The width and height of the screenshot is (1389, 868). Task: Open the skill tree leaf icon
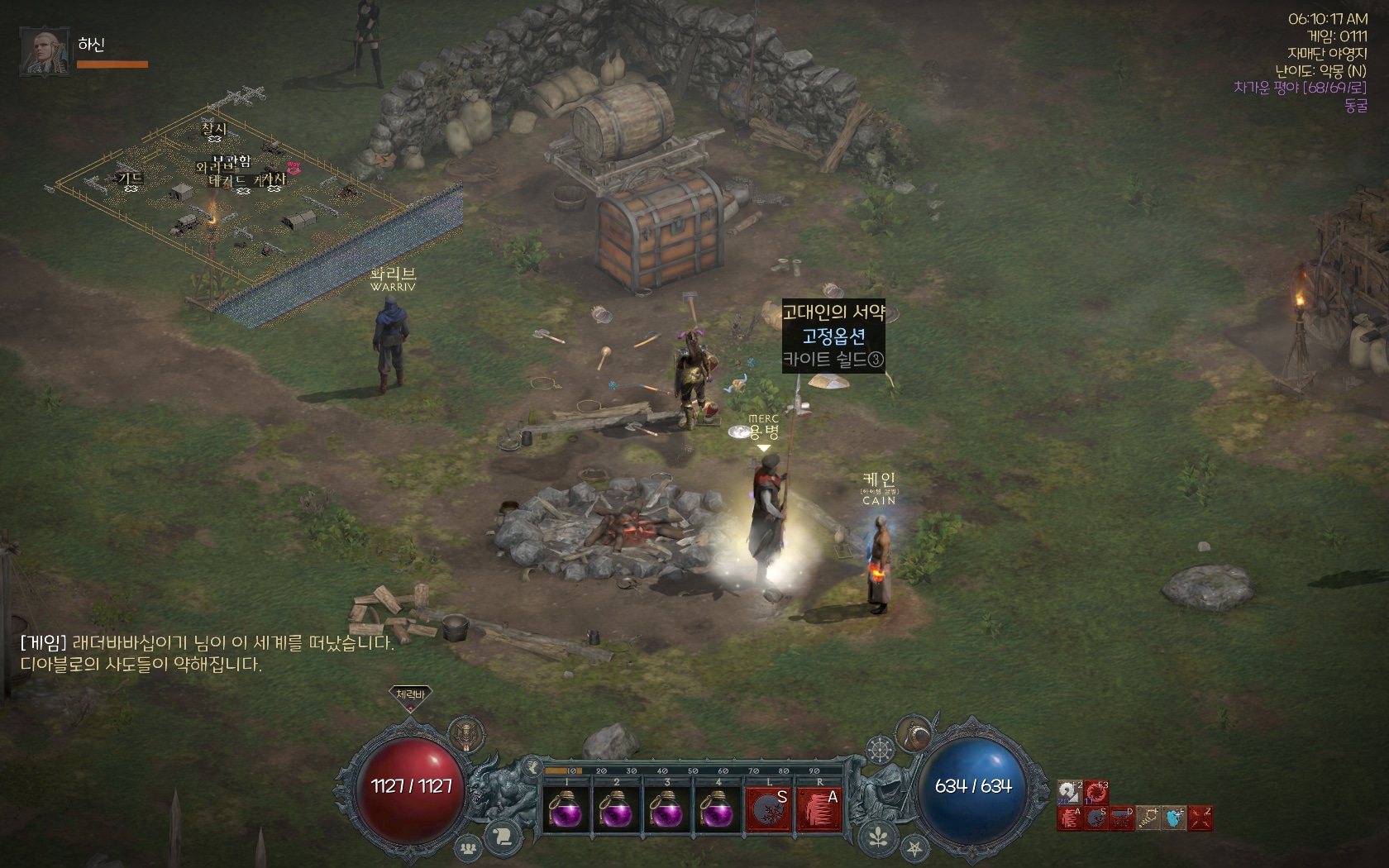coord(878,837)
